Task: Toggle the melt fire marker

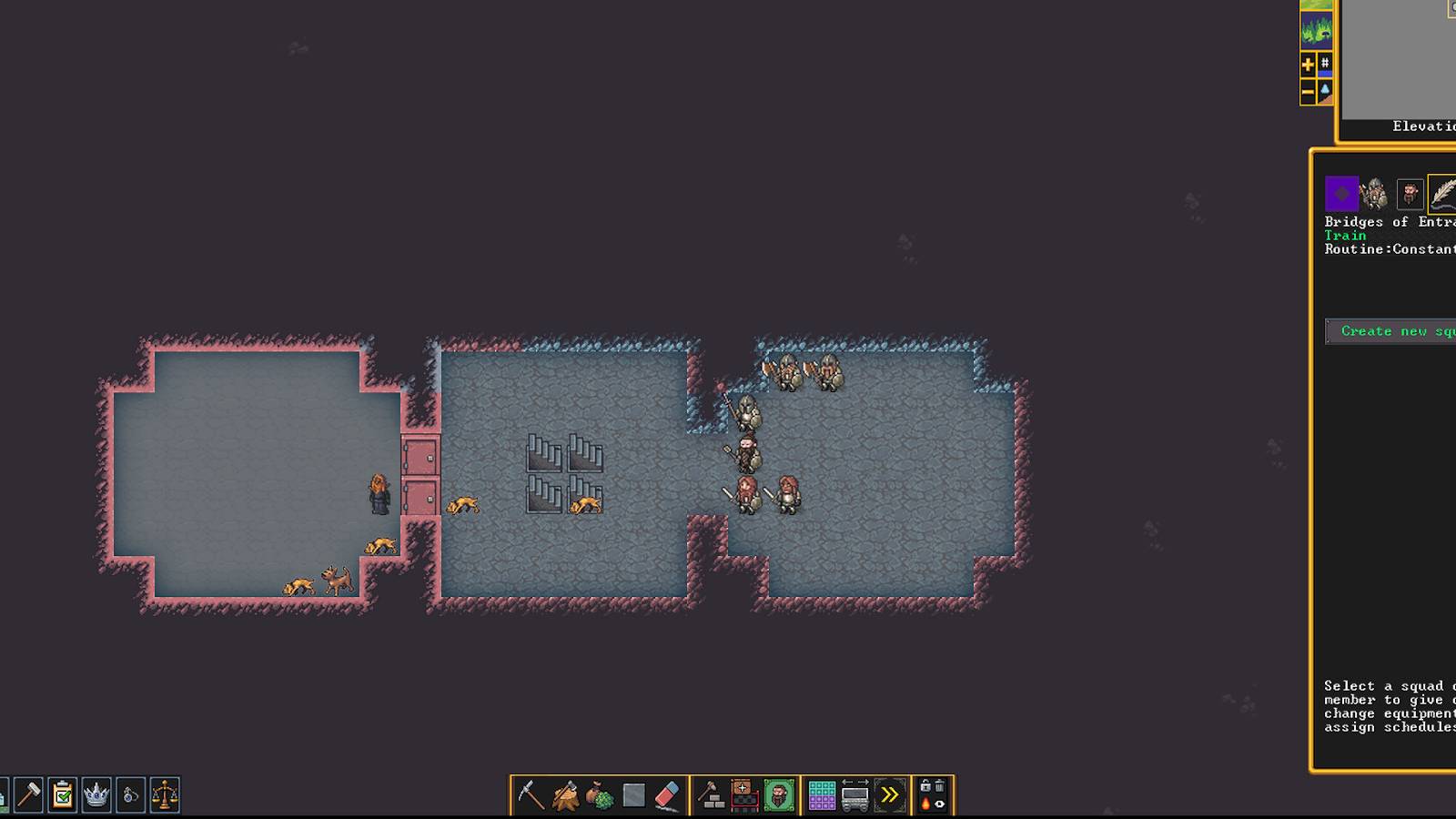Action: pyautogui.click(x=925, y=802)
